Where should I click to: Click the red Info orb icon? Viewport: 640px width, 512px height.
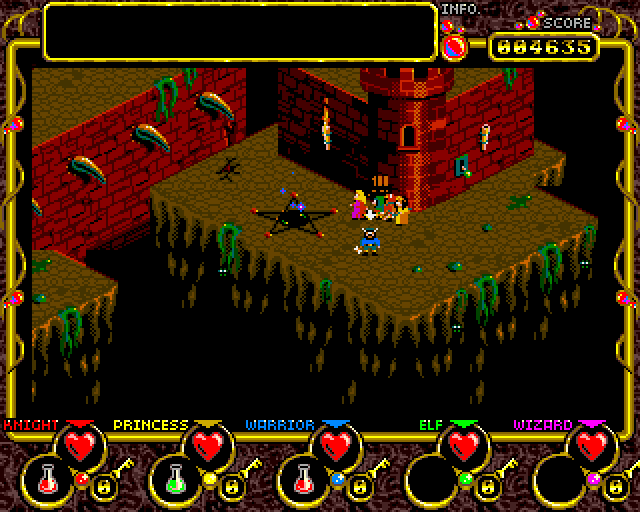coord(455,44)
